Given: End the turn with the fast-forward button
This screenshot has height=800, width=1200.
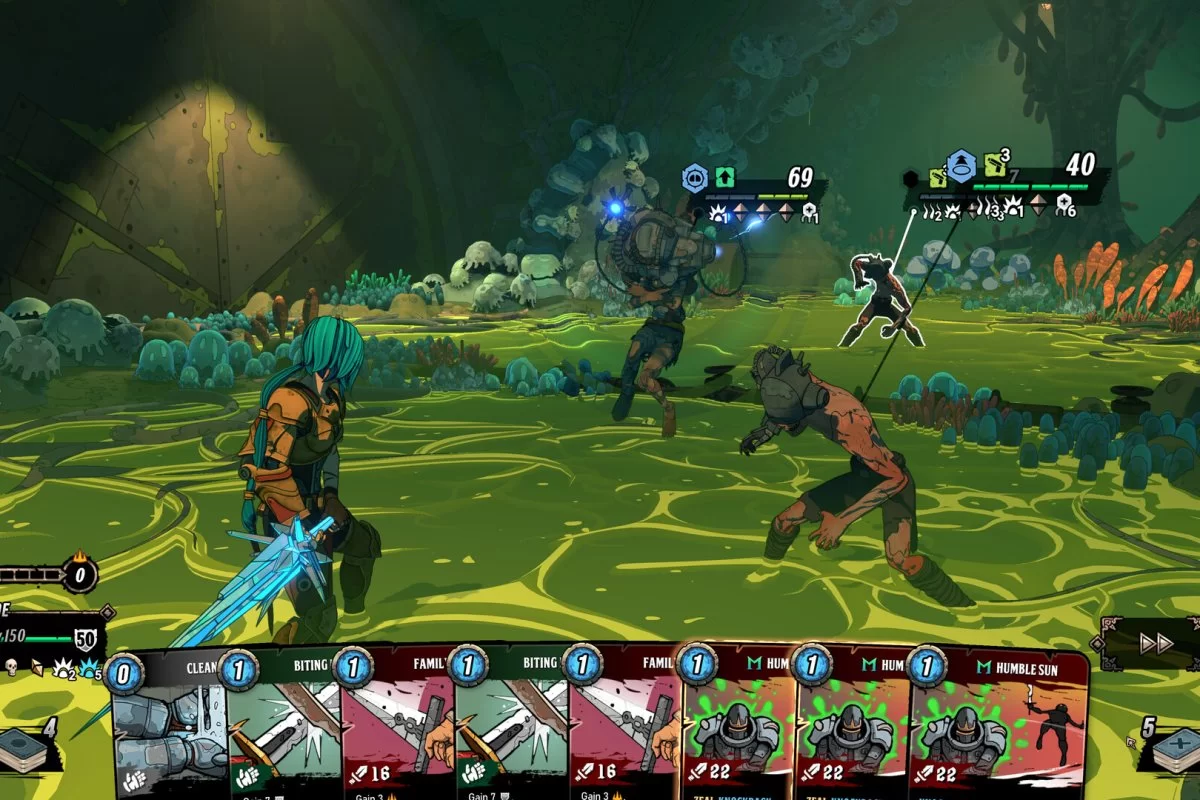Looking at the screenshot, I should click(1154, 643).
